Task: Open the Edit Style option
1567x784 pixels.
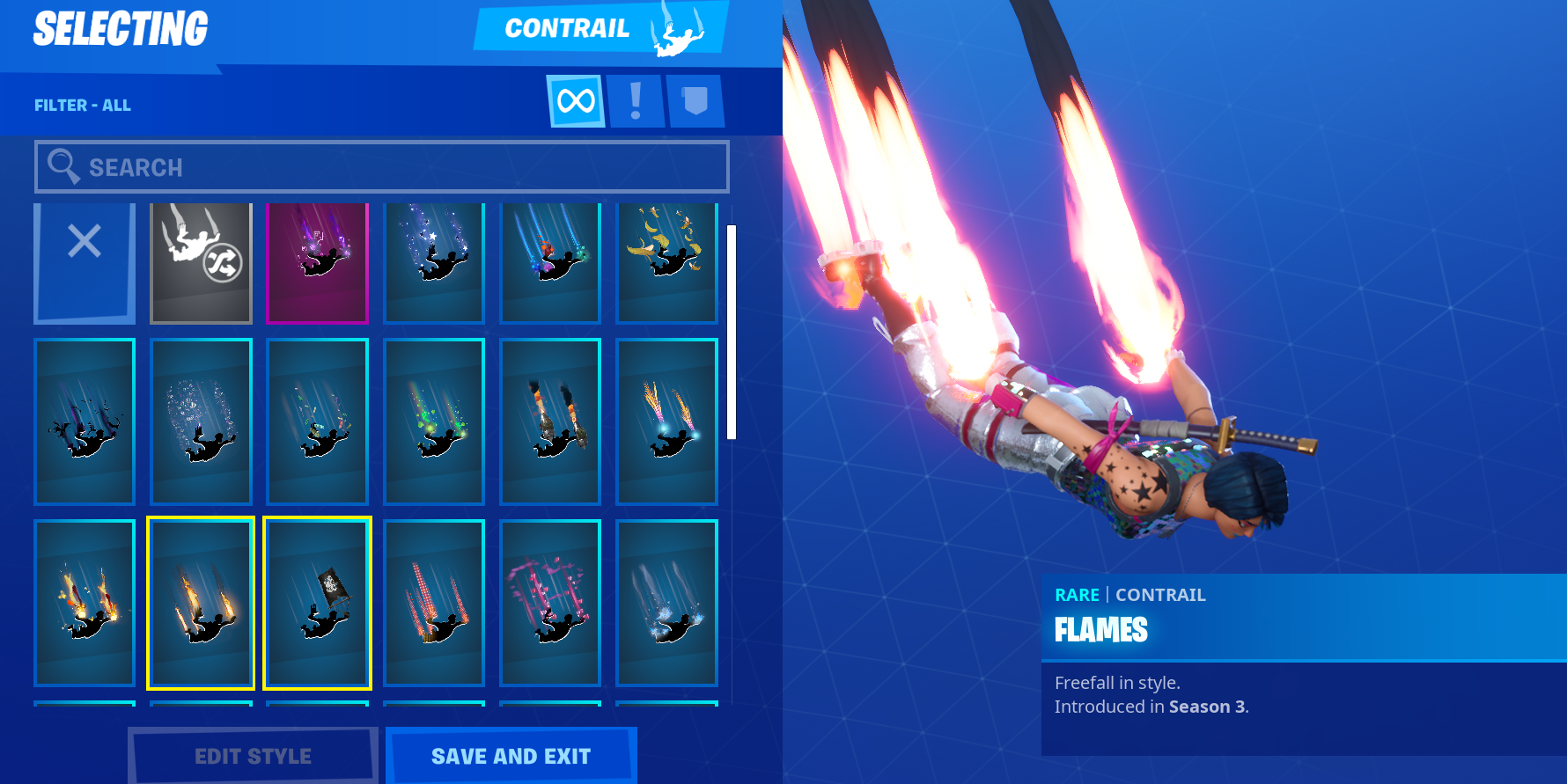Action: click(x=253, y=756)
